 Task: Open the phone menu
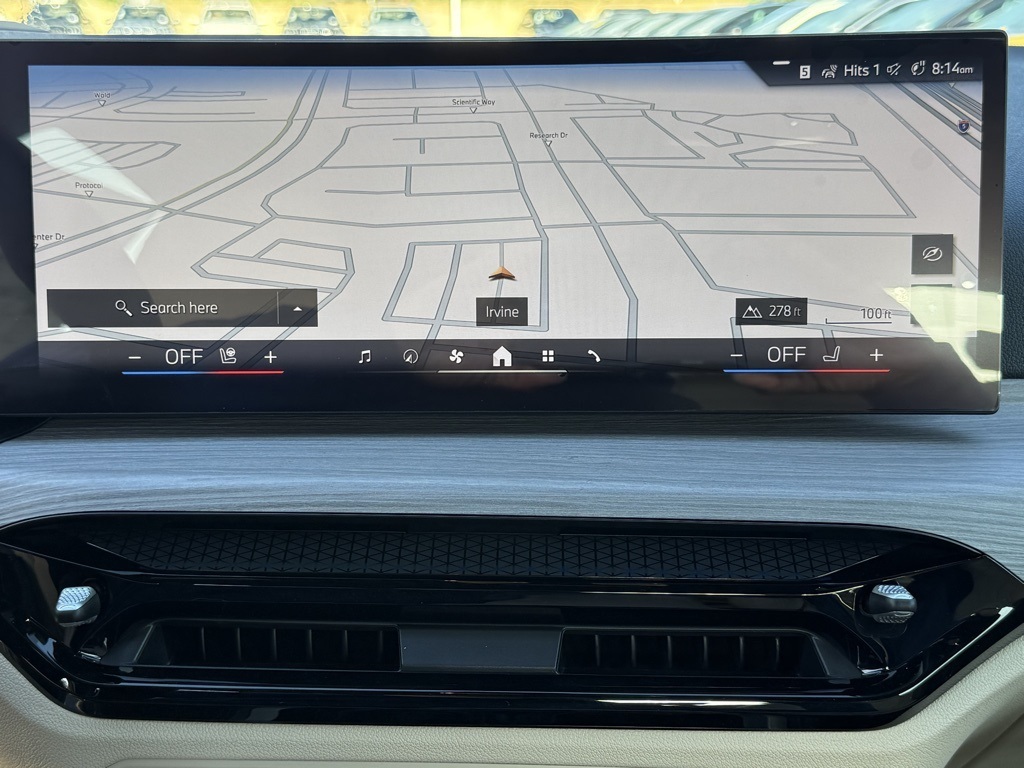pos(593,356)
